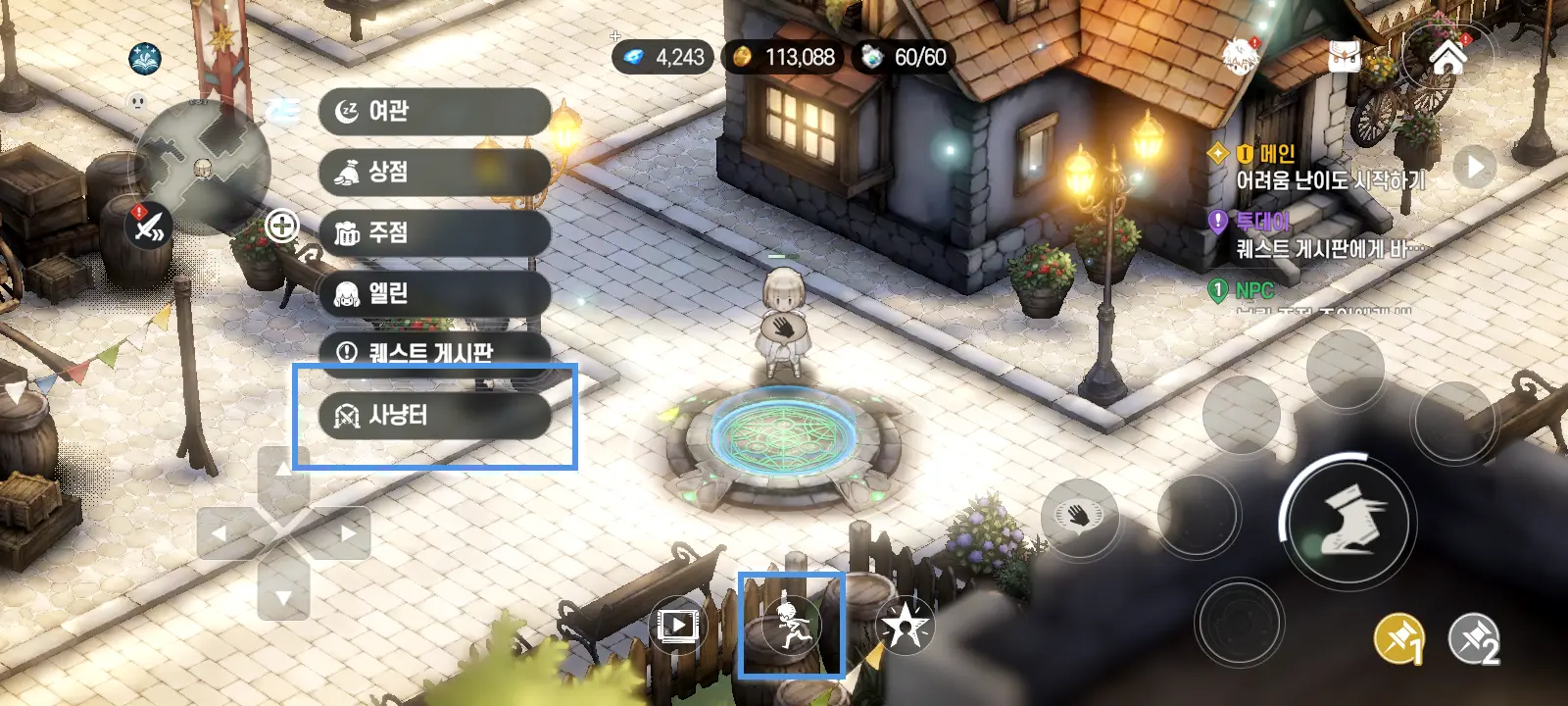Open the character portrait menu
The image size is (1568, 706).
click(1241, 55)
